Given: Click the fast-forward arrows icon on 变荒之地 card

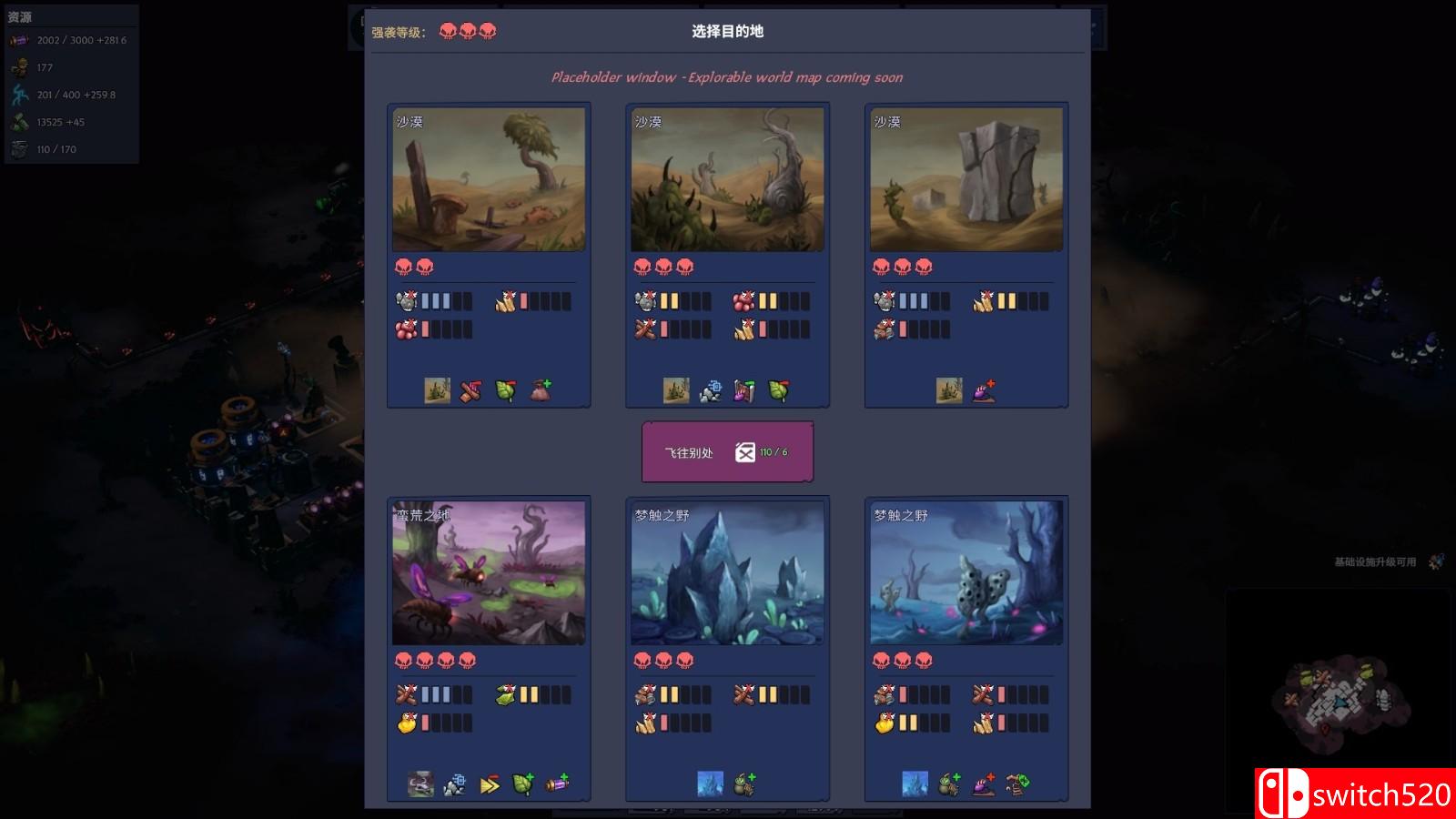Looking at the screenshot, I should coord(489,783).
